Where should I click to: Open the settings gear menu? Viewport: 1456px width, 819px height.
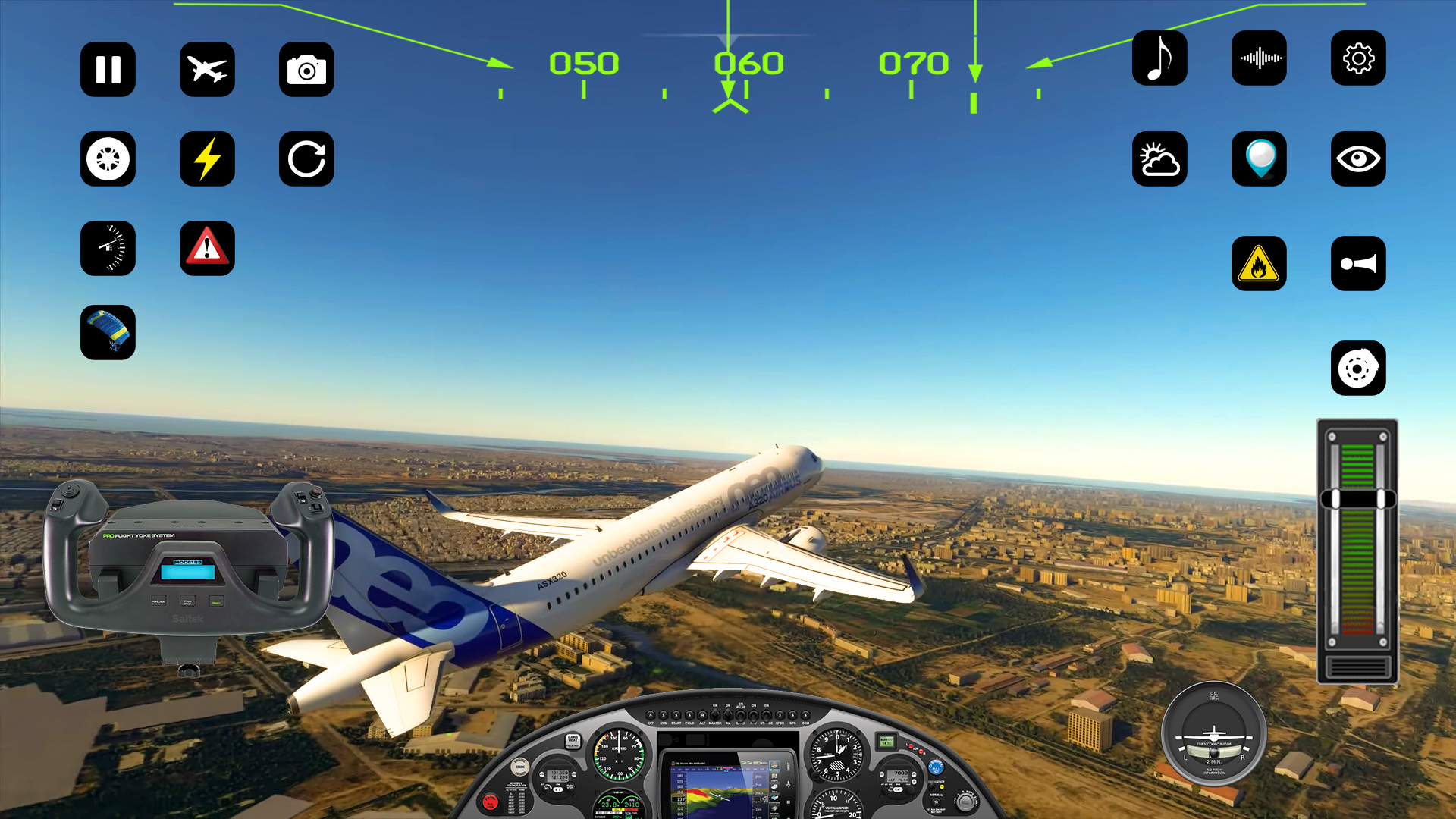click(x=1358, y=58)
